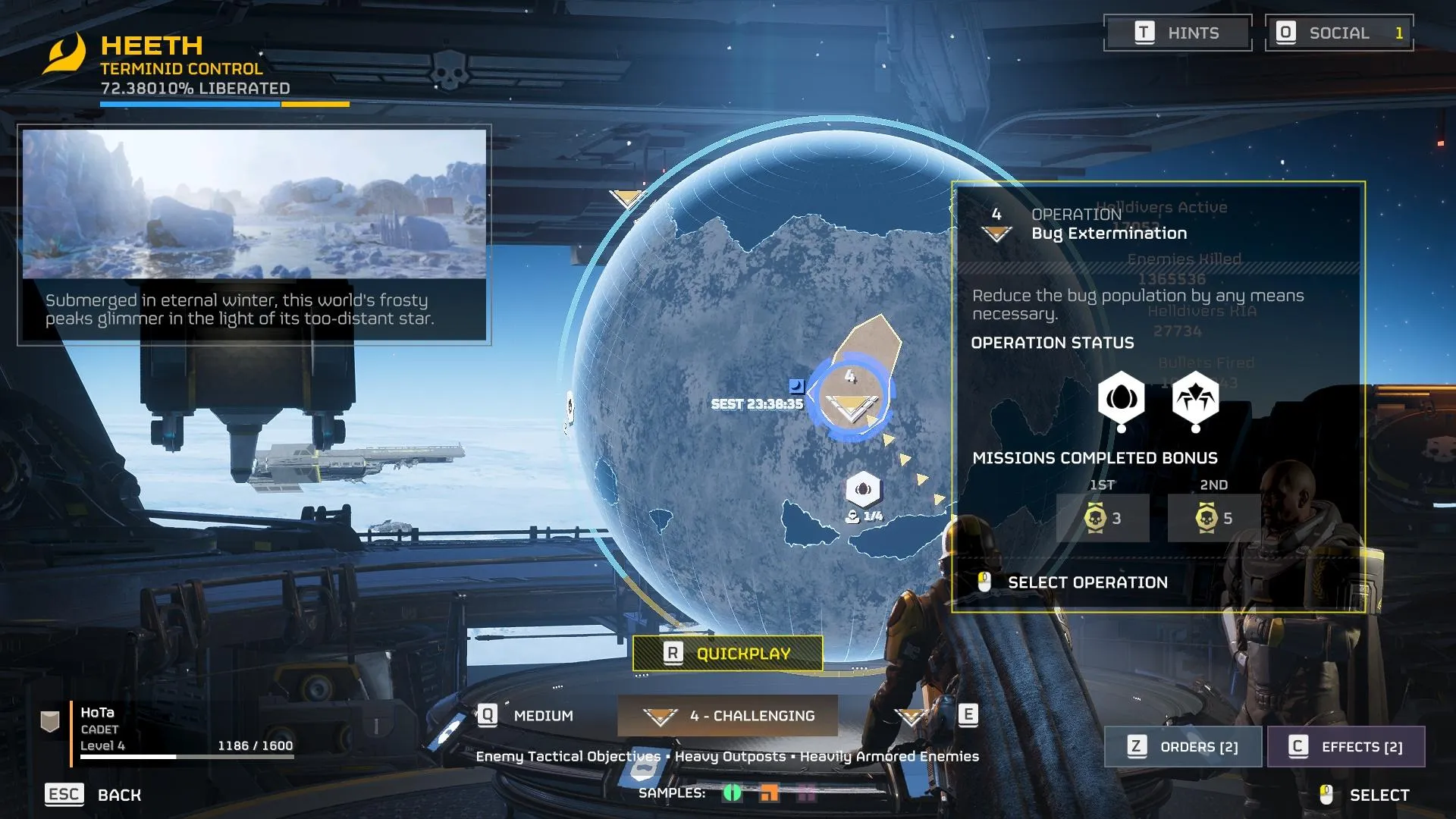1456x819 pixels.
Task: Click the first mission hexagon icon
Action: click(x=1121, y=398)
